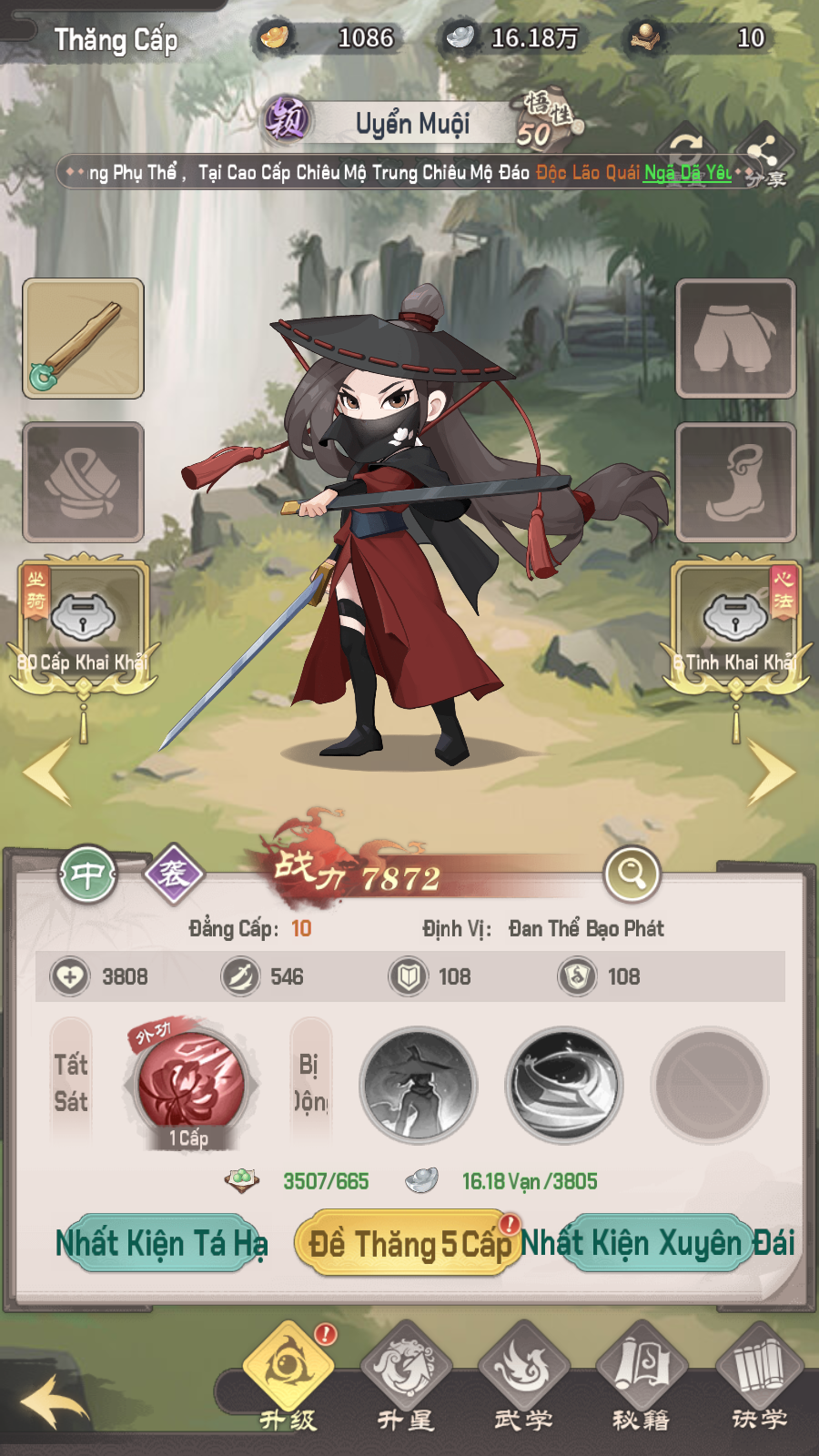Switch to the 升星 star-up tab
This screenshot has height=1456, width=819.
(x=406, y=1374)
